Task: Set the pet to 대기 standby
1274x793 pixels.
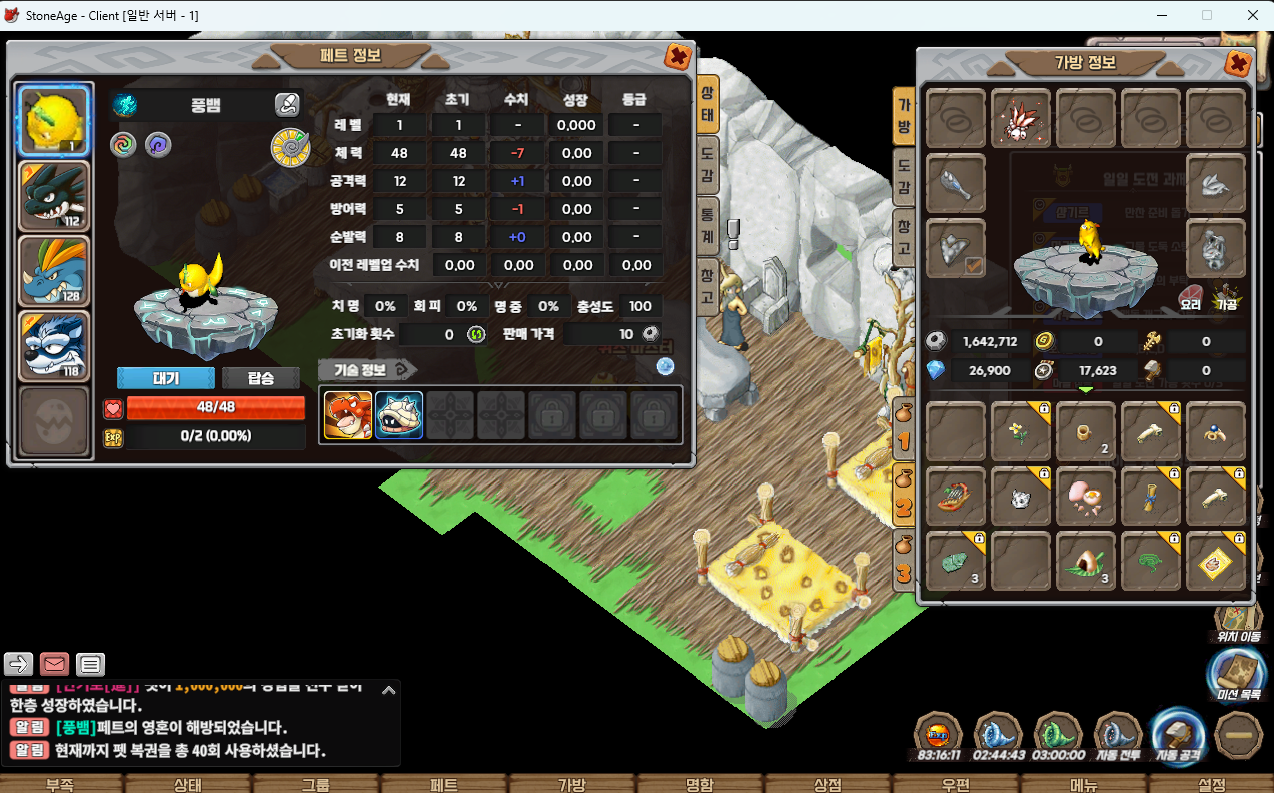Action: coord(166,378)
